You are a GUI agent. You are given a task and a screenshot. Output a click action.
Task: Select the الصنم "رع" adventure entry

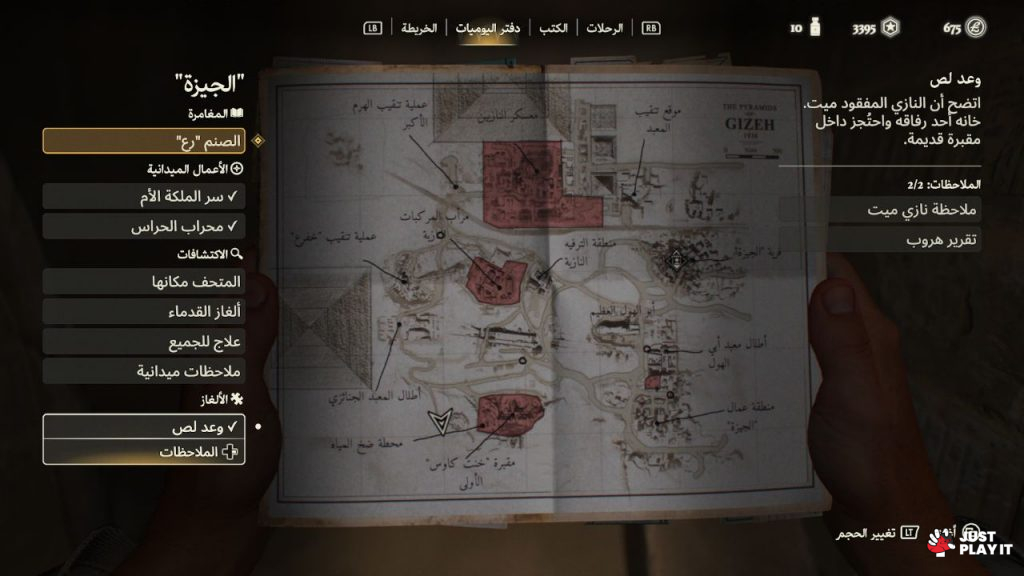pyautogui.click(x=144, y=141)
